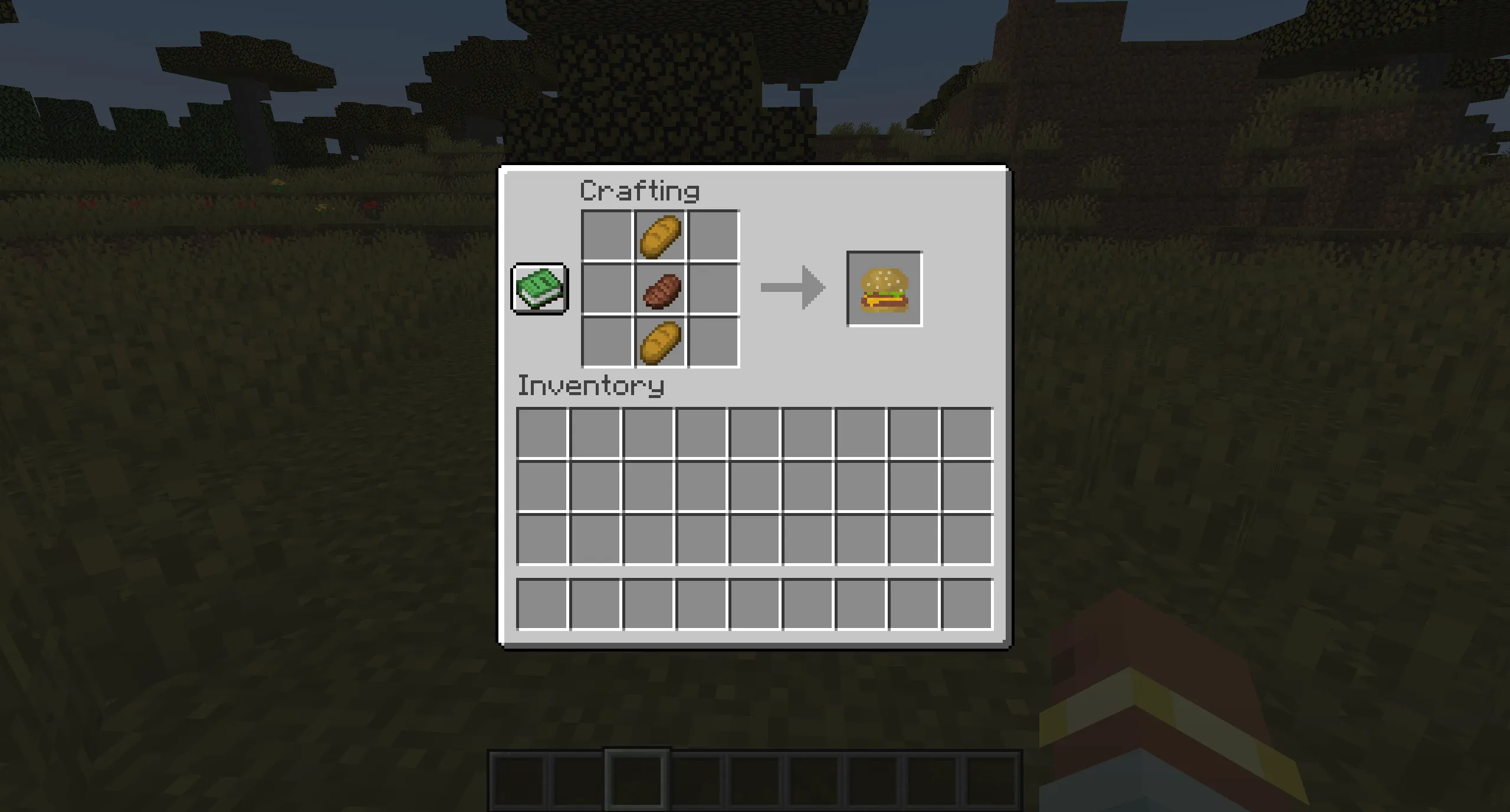1510x812 pixels.
Task: Take the crafted hamburger from the output slot
Action: click(x=884, y=289)
